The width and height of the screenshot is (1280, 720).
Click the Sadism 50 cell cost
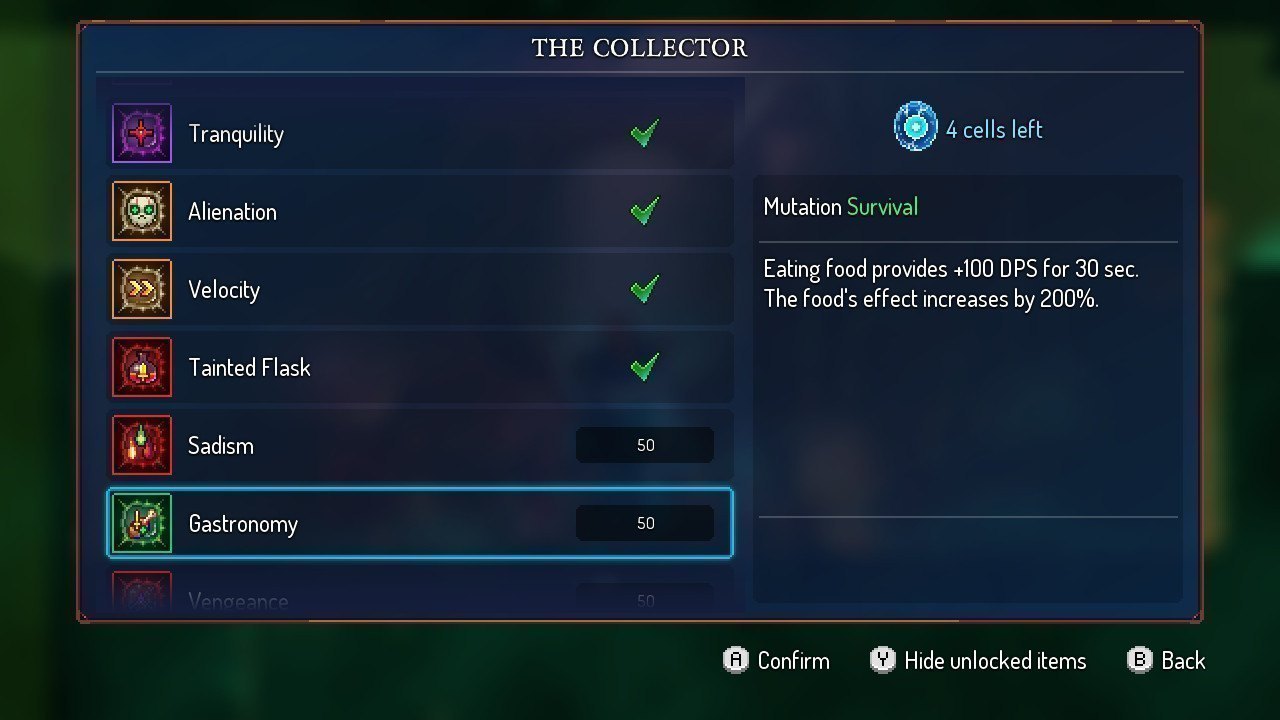click(x=645, y=446)
